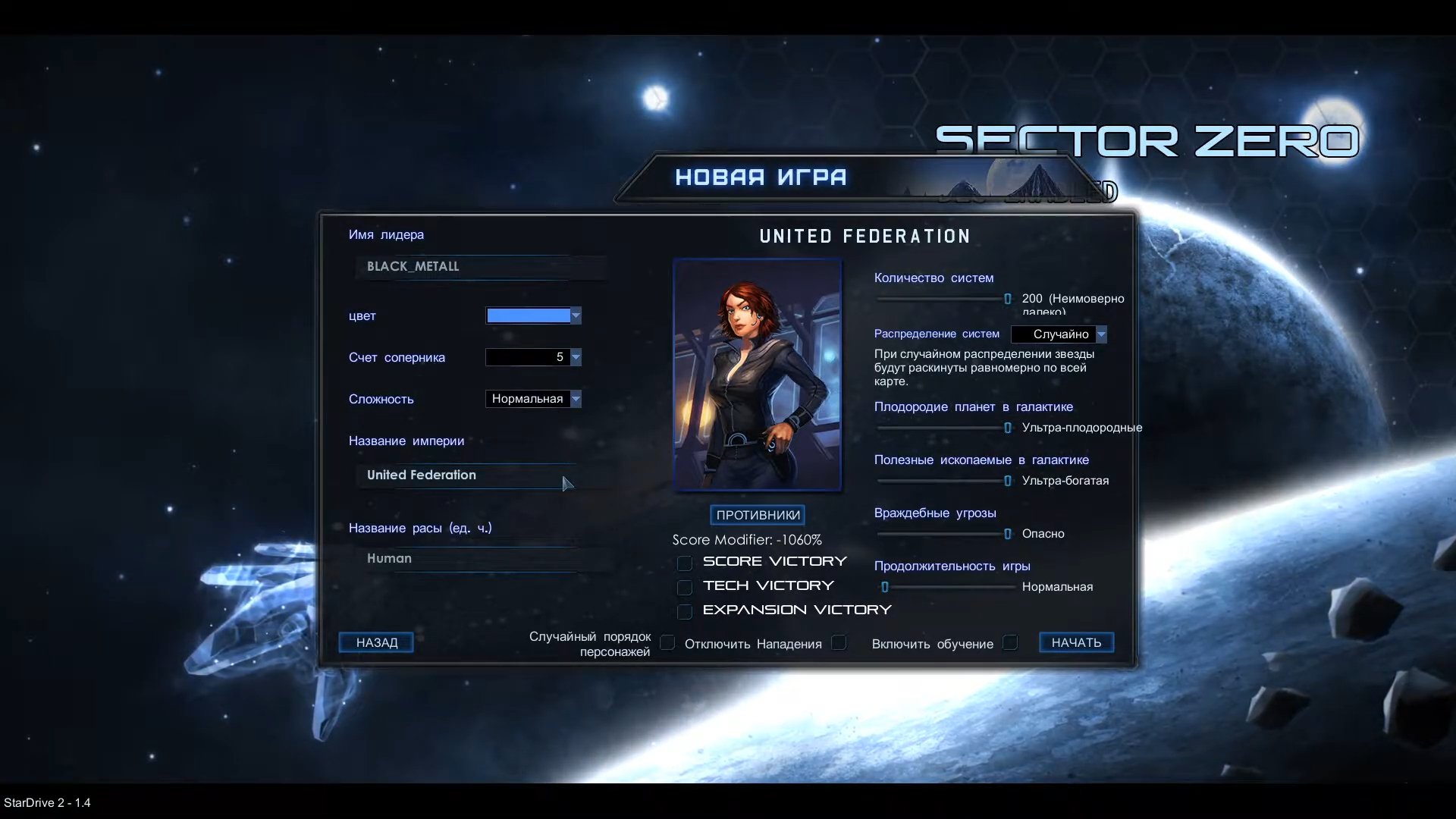Image resolution: width=1456 pixels, height=819 pixels.
Task: Edit the race name field Human
Action: coord(472,559)
